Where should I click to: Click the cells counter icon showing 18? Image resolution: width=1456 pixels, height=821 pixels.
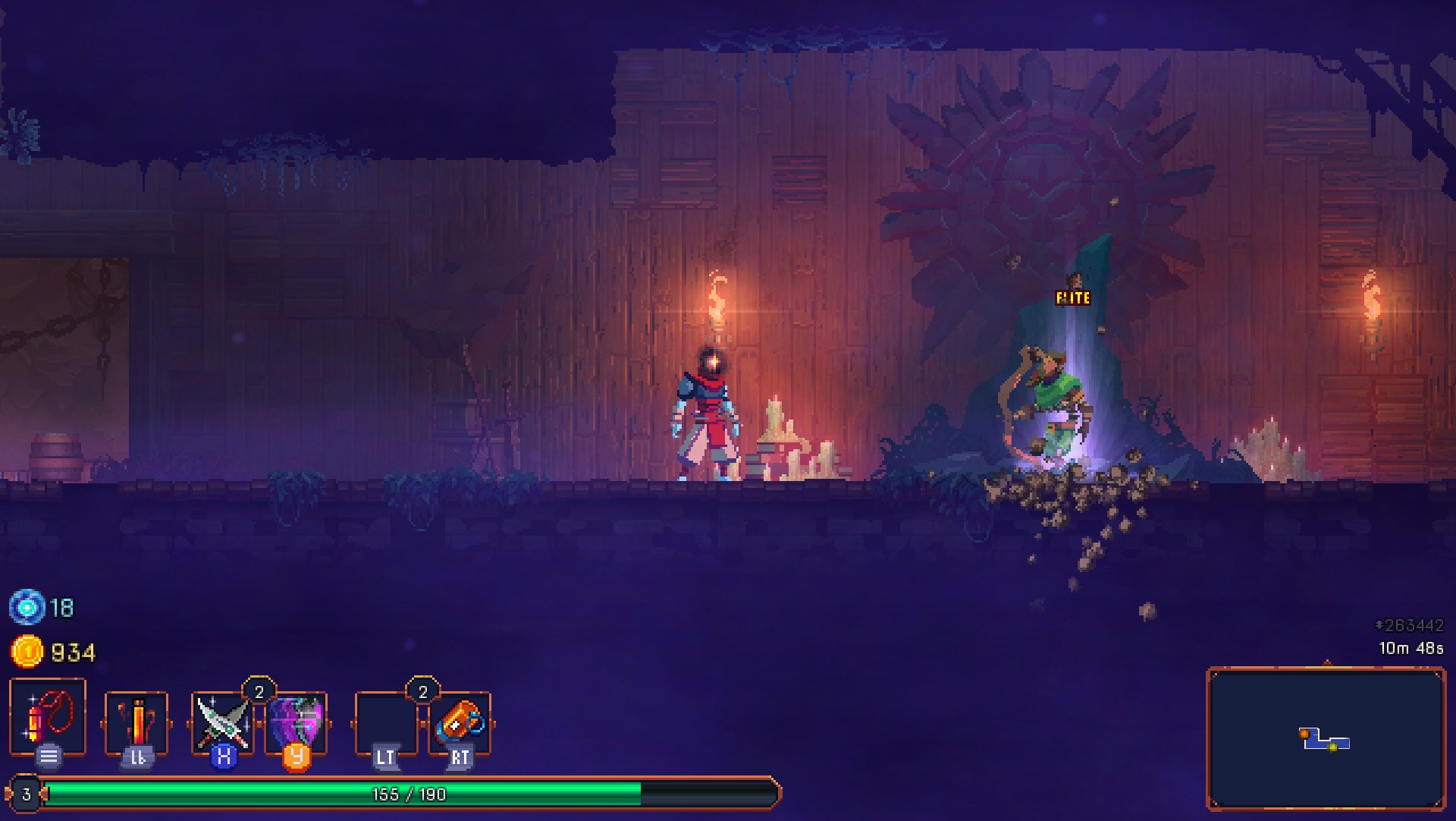(27, 607)
